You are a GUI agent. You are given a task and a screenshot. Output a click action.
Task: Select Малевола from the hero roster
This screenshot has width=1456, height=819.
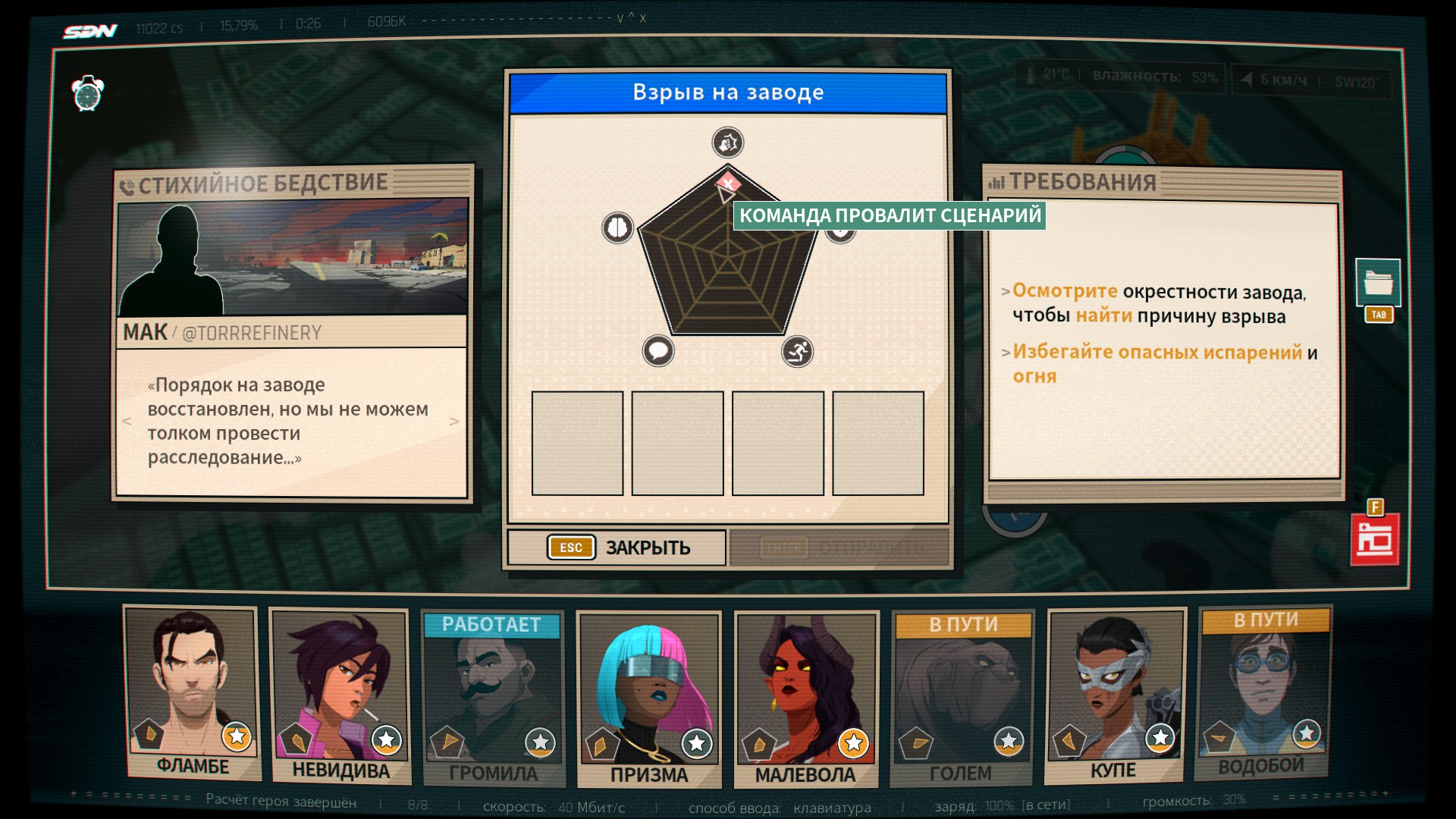click(805, 698)
